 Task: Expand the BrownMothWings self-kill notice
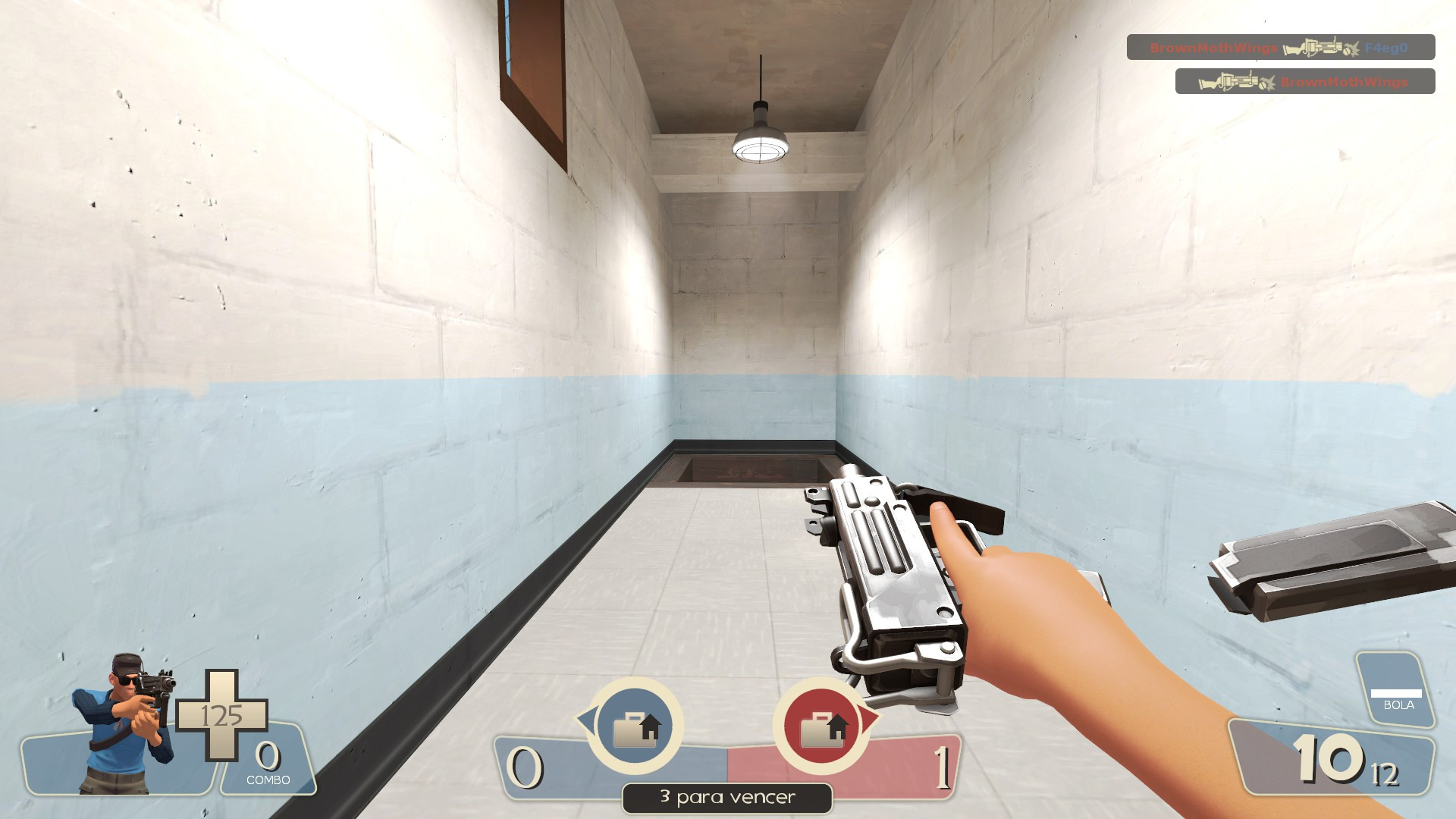tap(1306, 81)
